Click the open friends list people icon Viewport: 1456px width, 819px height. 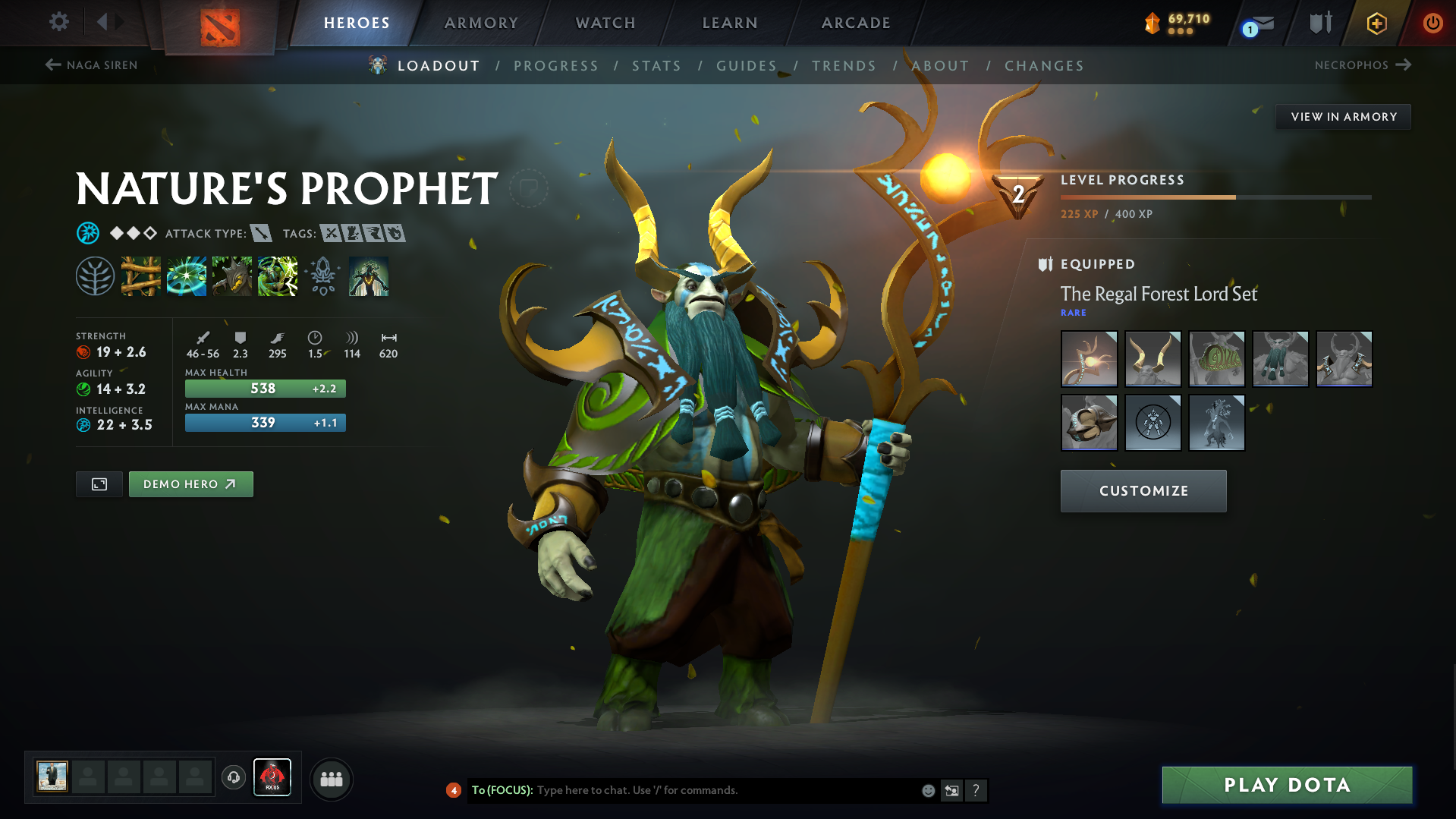coord(331,779)
